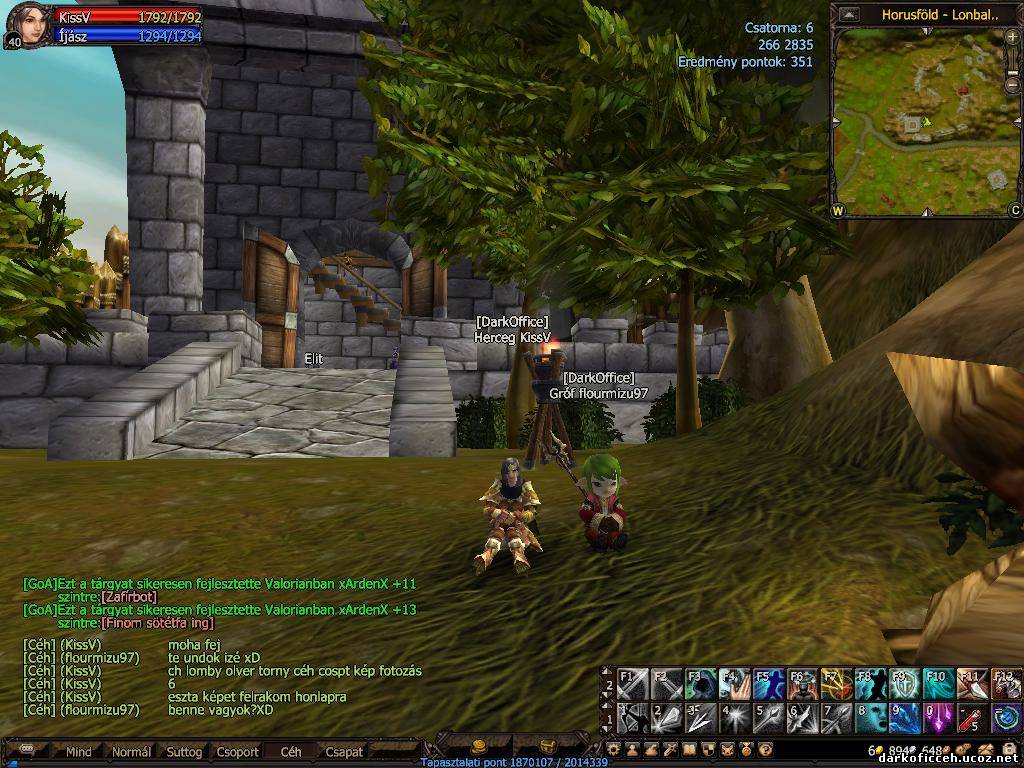
Task: Switch to the Csoport chat tab
Action: 237,751
